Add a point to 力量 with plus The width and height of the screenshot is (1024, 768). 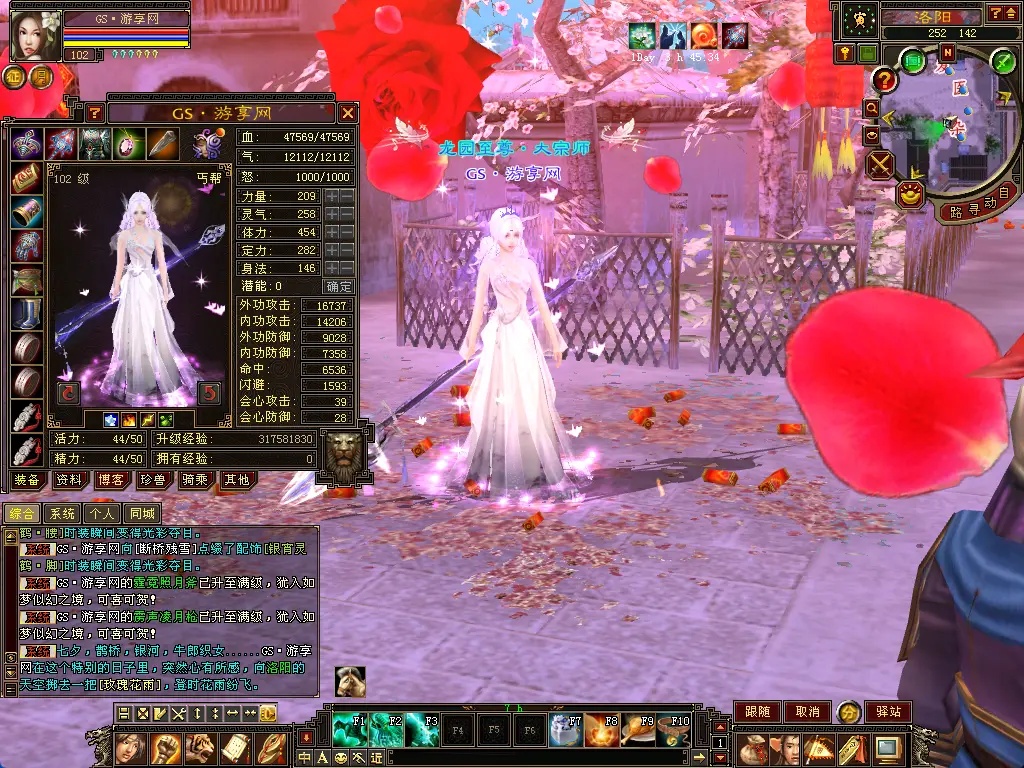331,196
